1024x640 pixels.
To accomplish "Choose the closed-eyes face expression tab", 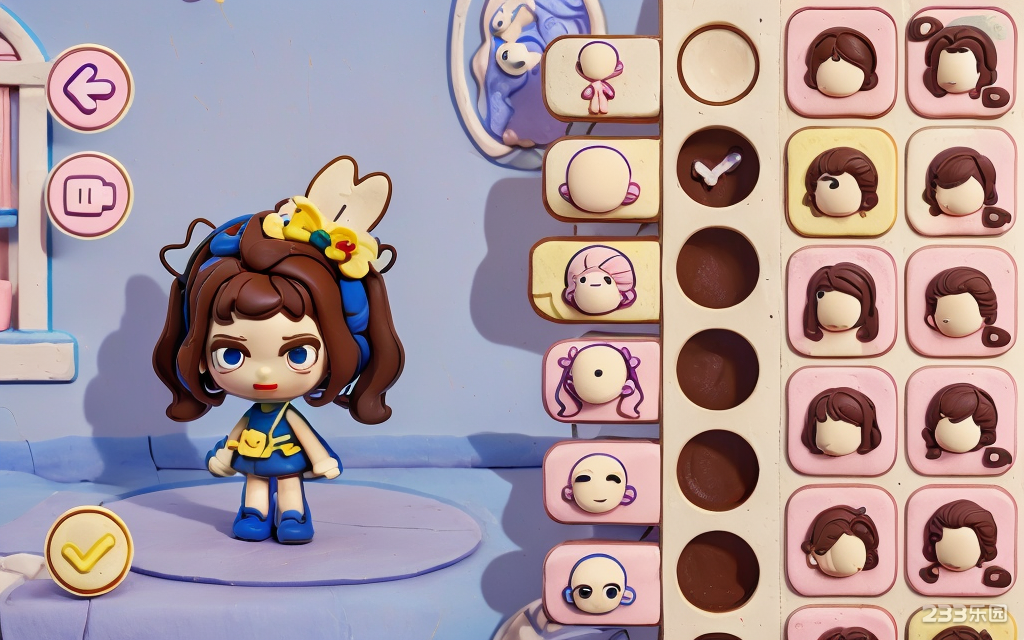I will tap(601, 482).
